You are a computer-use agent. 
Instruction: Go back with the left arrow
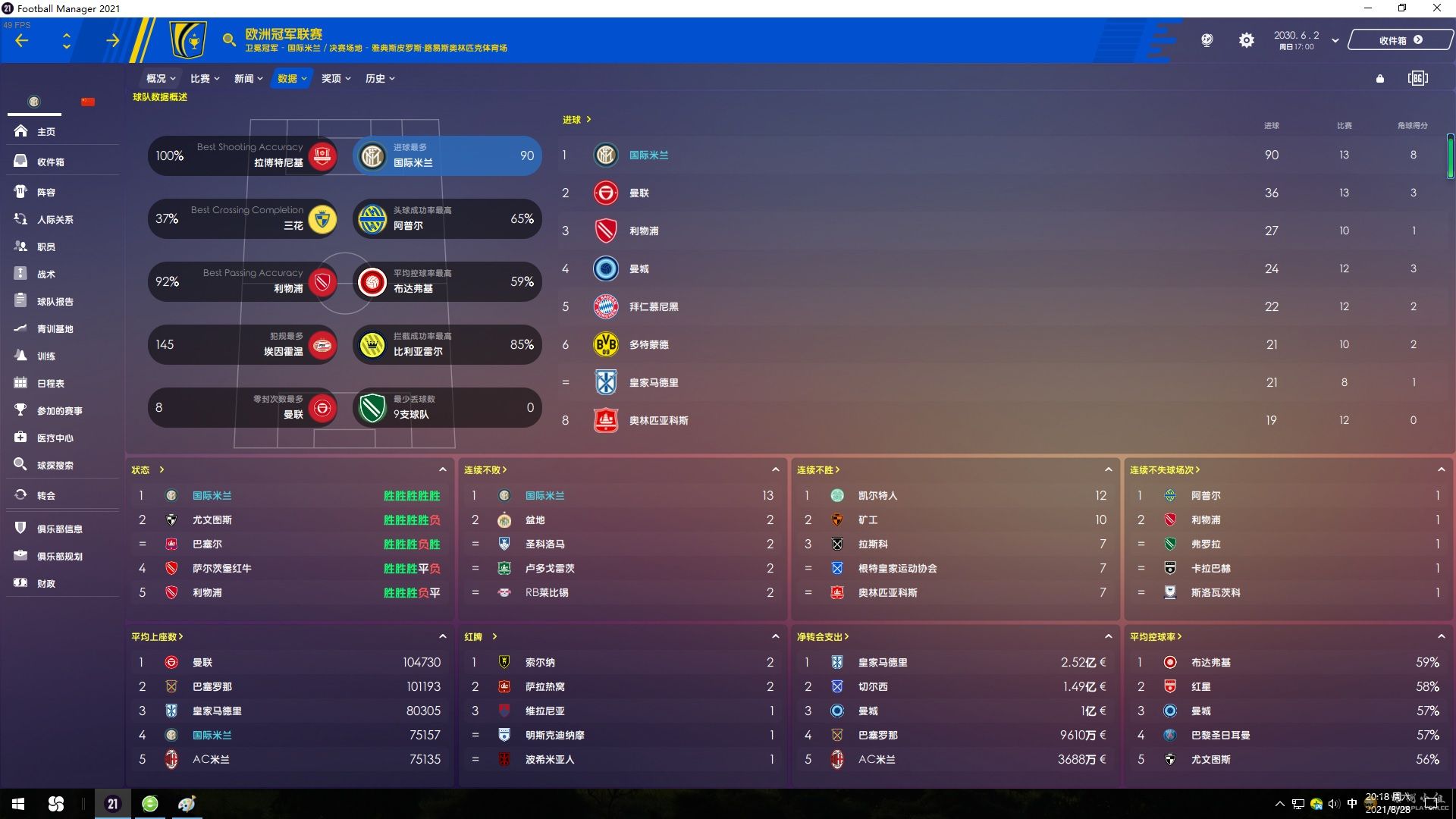22,41
